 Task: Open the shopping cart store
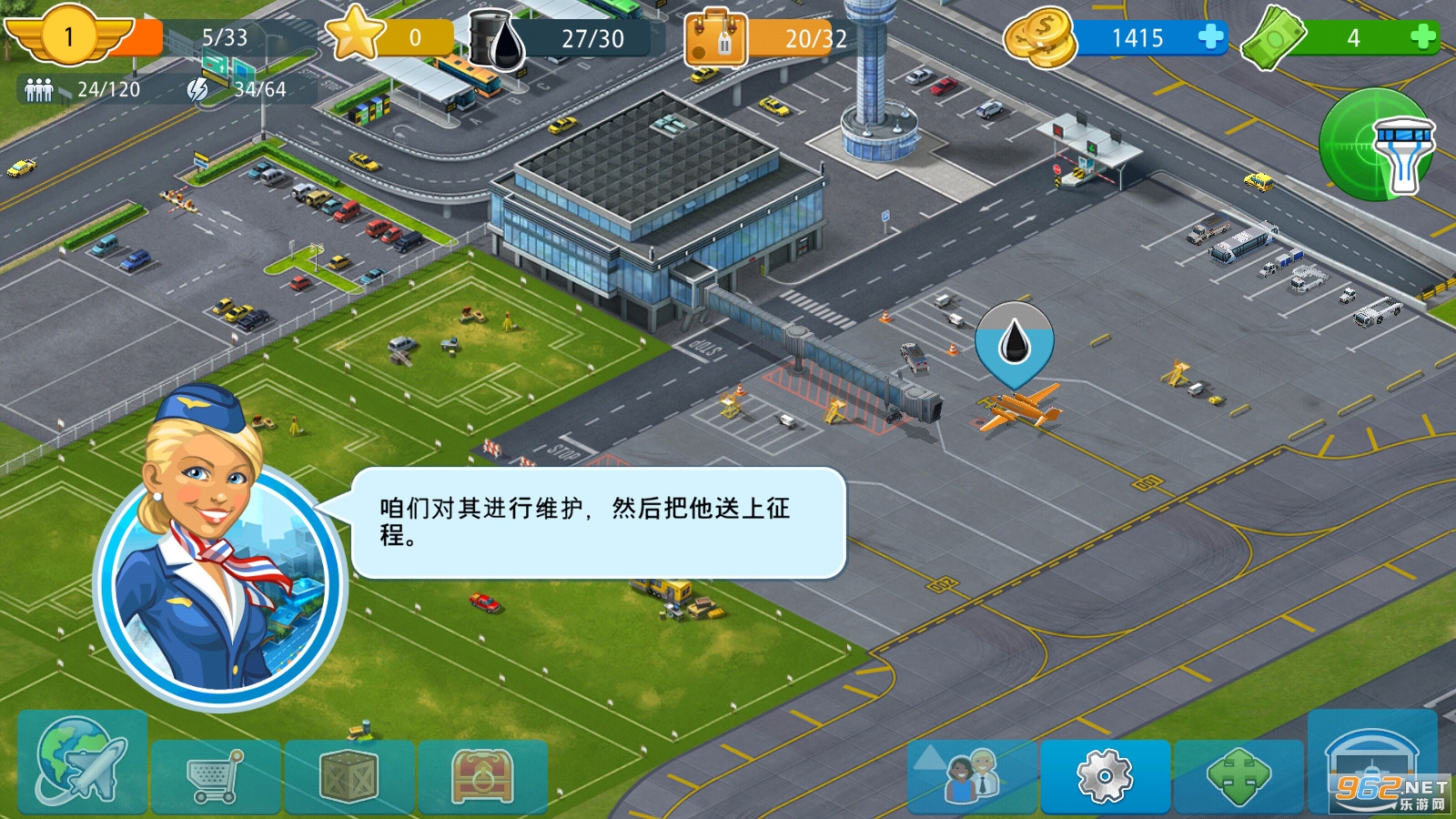coord(216,776)
